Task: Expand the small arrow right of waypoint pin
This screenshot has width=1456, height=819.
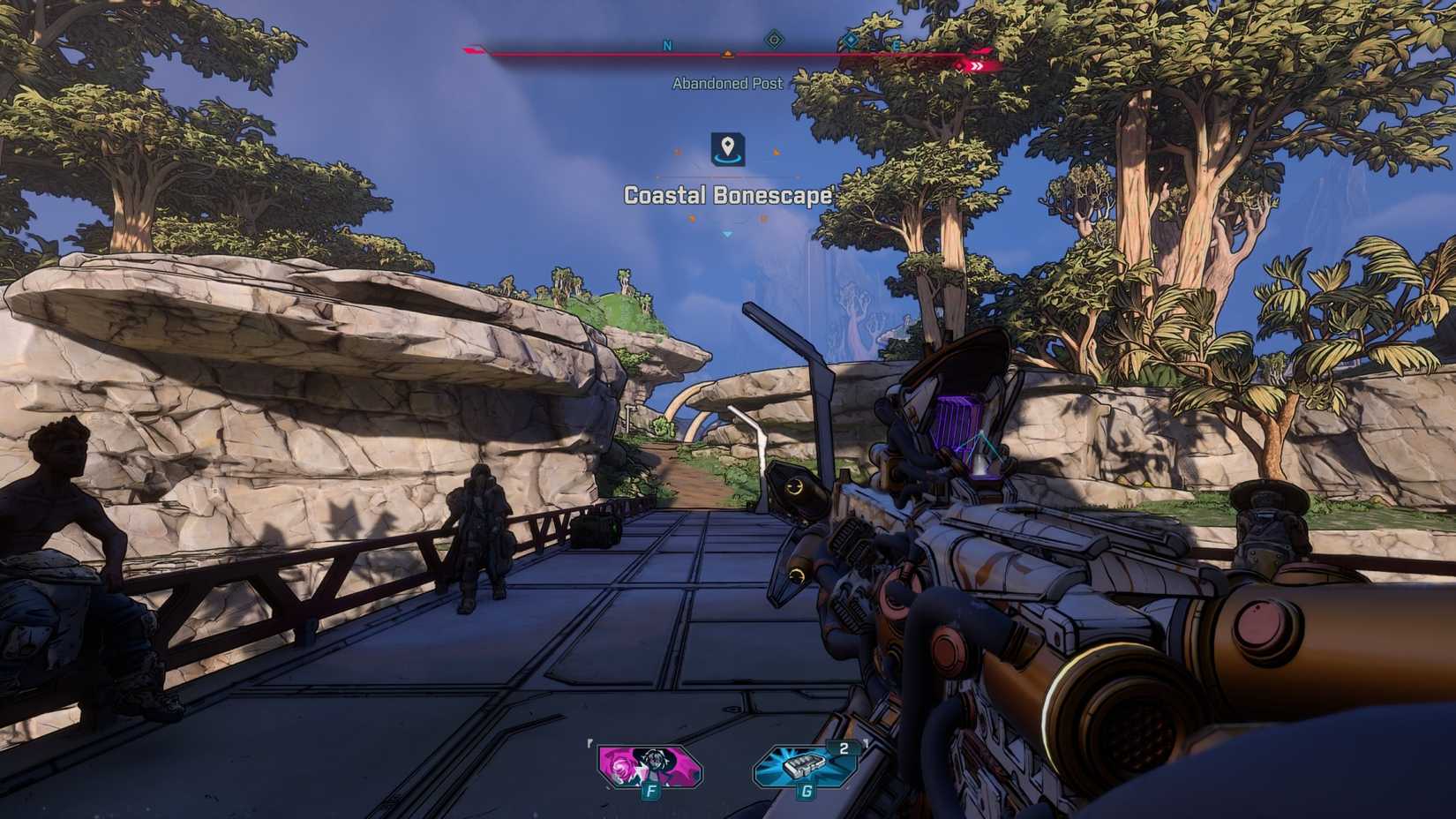Action: [x=777, y=152]
